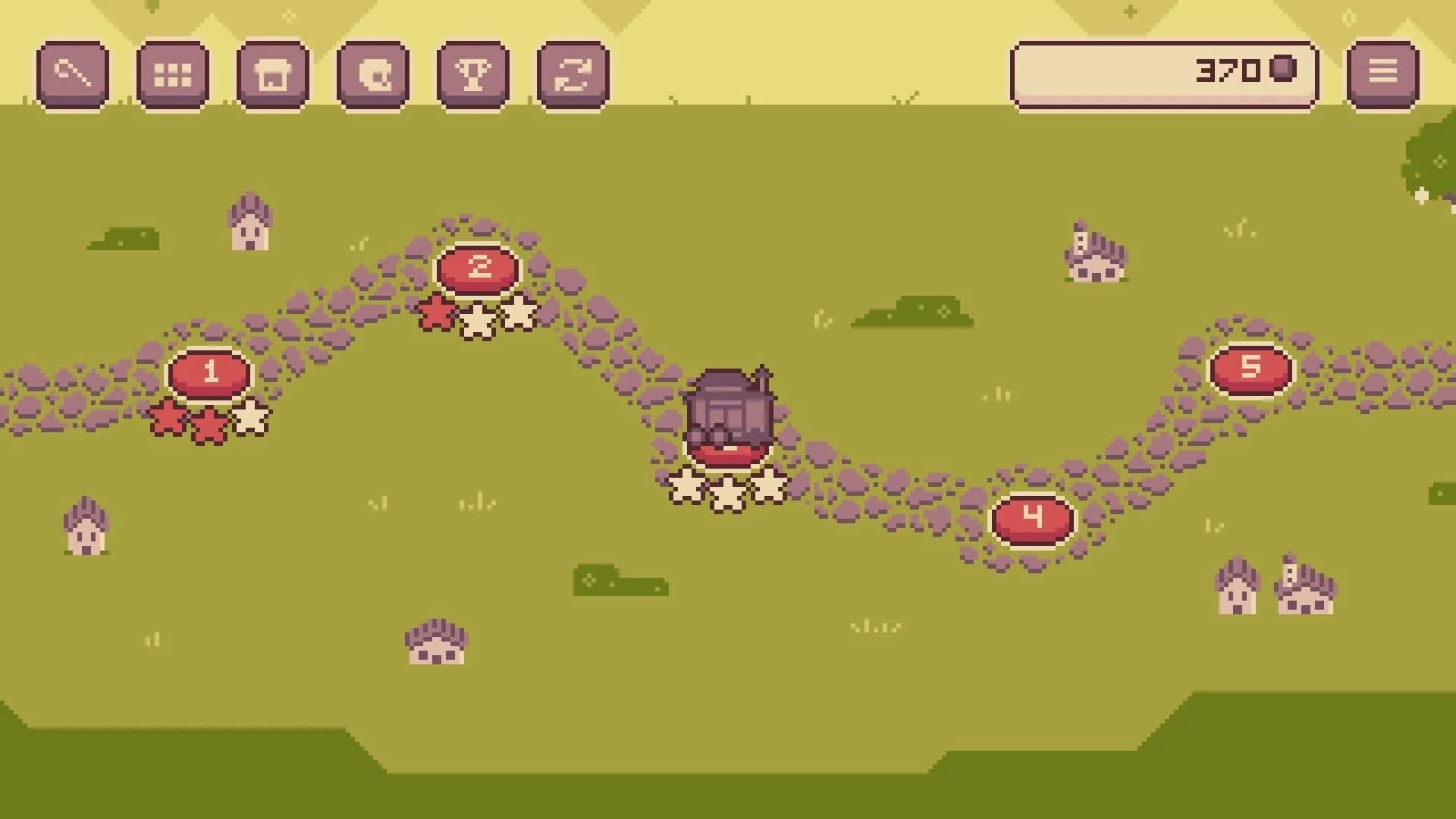Select level 1 node on the map
This screenshot has height=819, width=1456.
tap(211, 373)
